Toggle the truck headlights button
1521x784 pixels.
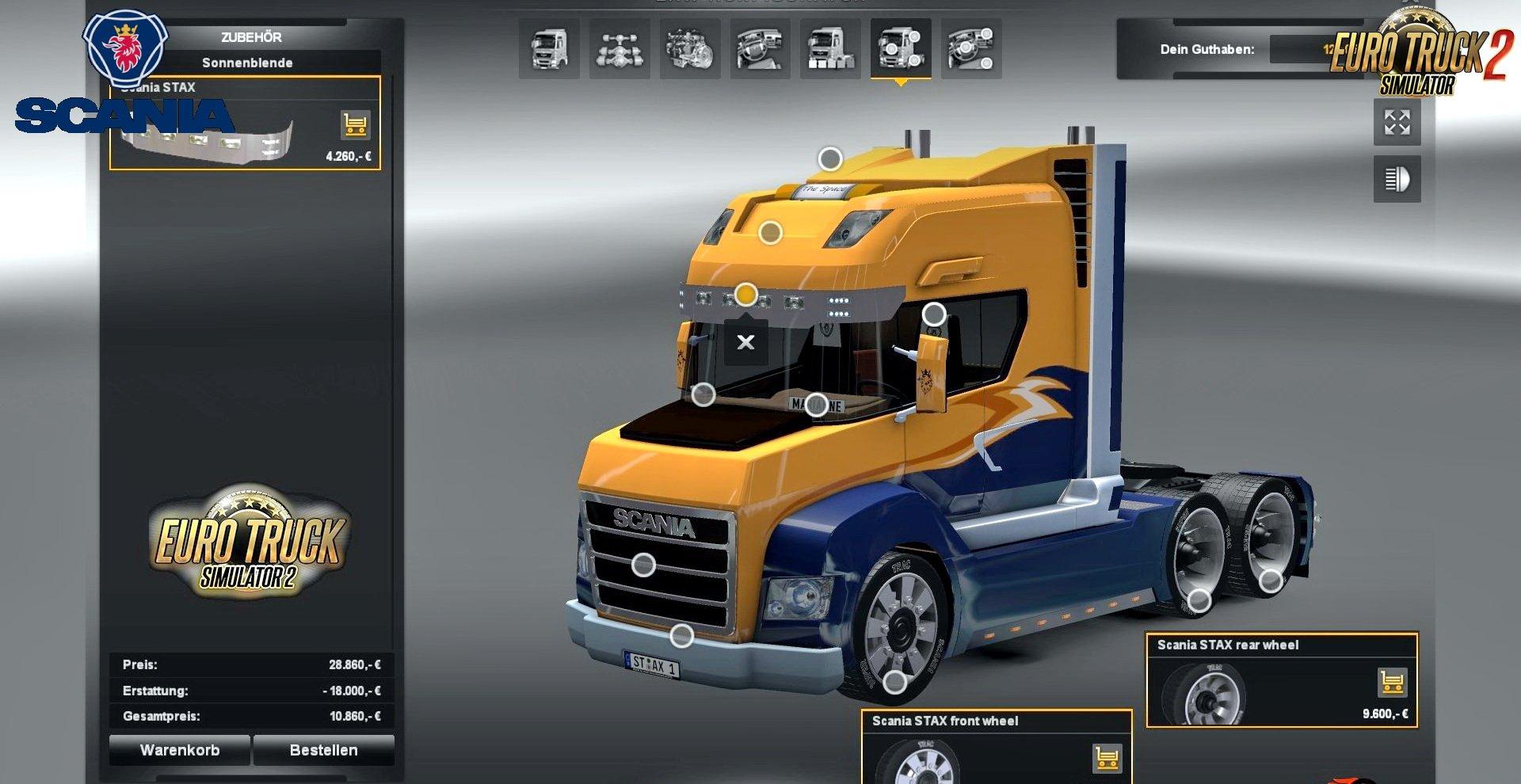point(1397,180)
